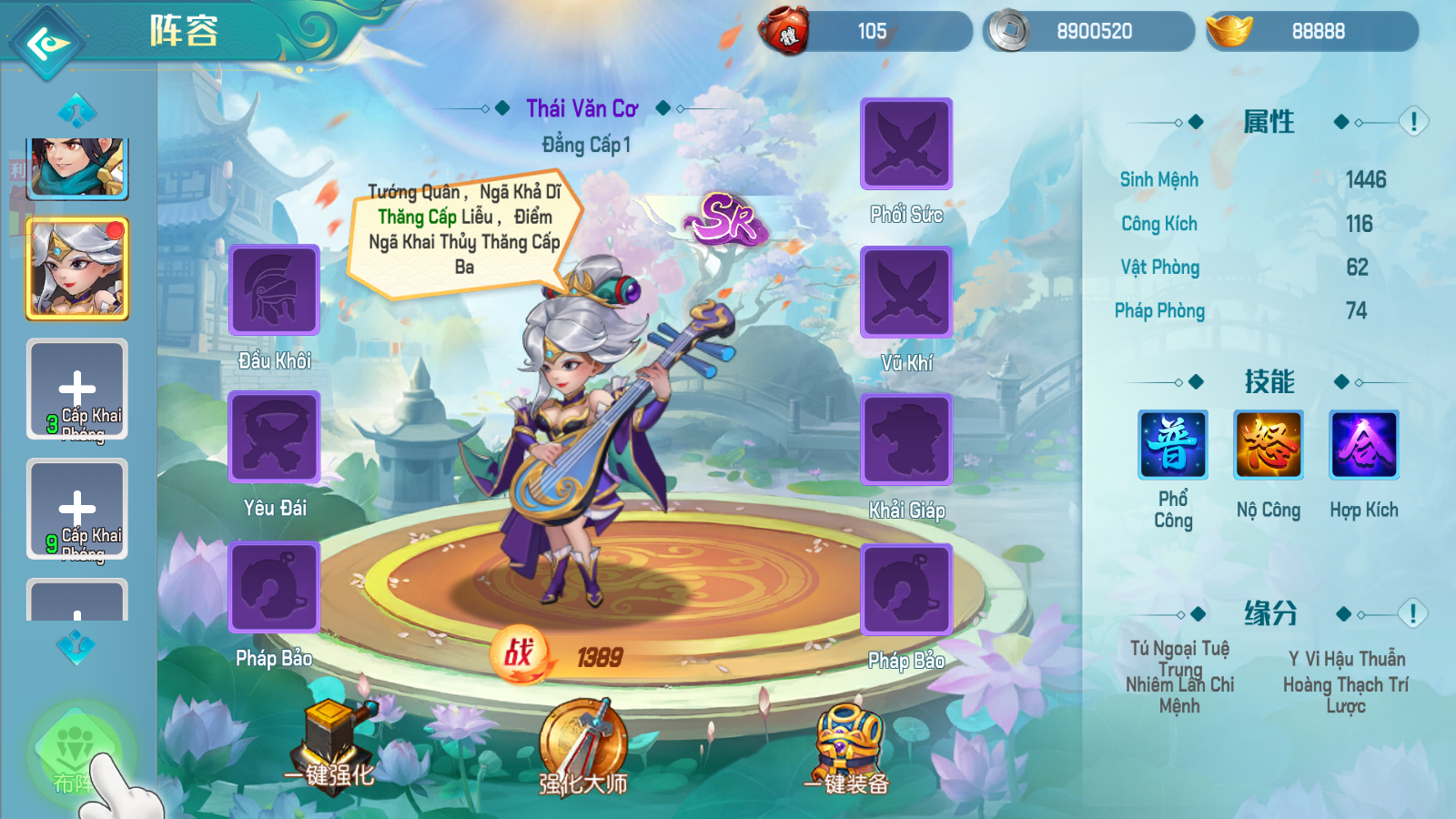Open the Vũ Khí weapon slot
This screenshot has width=1456, height=819.
[906, 292]
